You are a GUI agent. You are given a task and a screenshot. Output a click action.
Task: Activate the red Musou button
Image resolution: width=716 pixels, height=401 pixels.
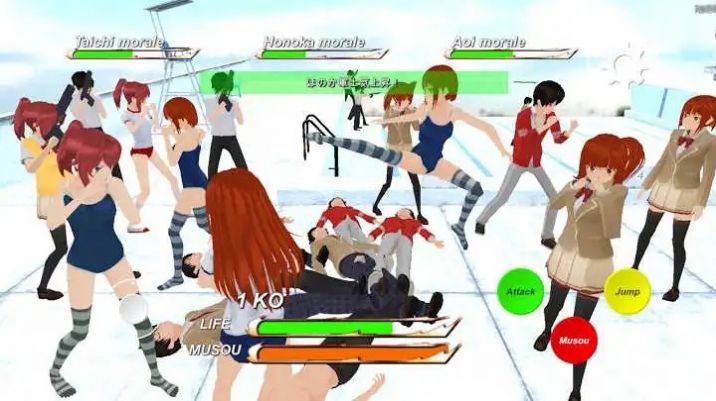574,338
